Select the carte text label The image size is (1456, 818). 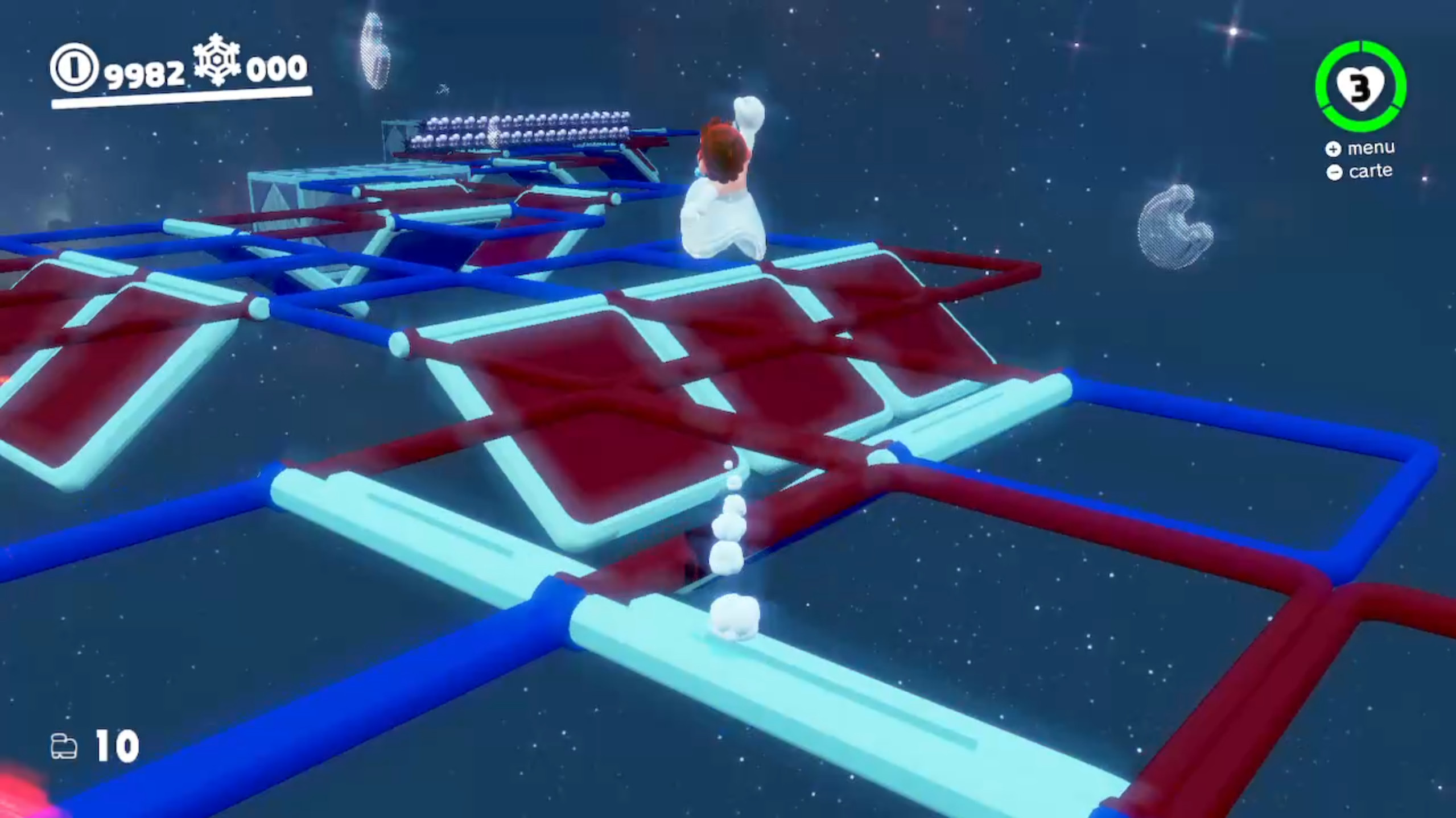click(x=1370, y=171)
